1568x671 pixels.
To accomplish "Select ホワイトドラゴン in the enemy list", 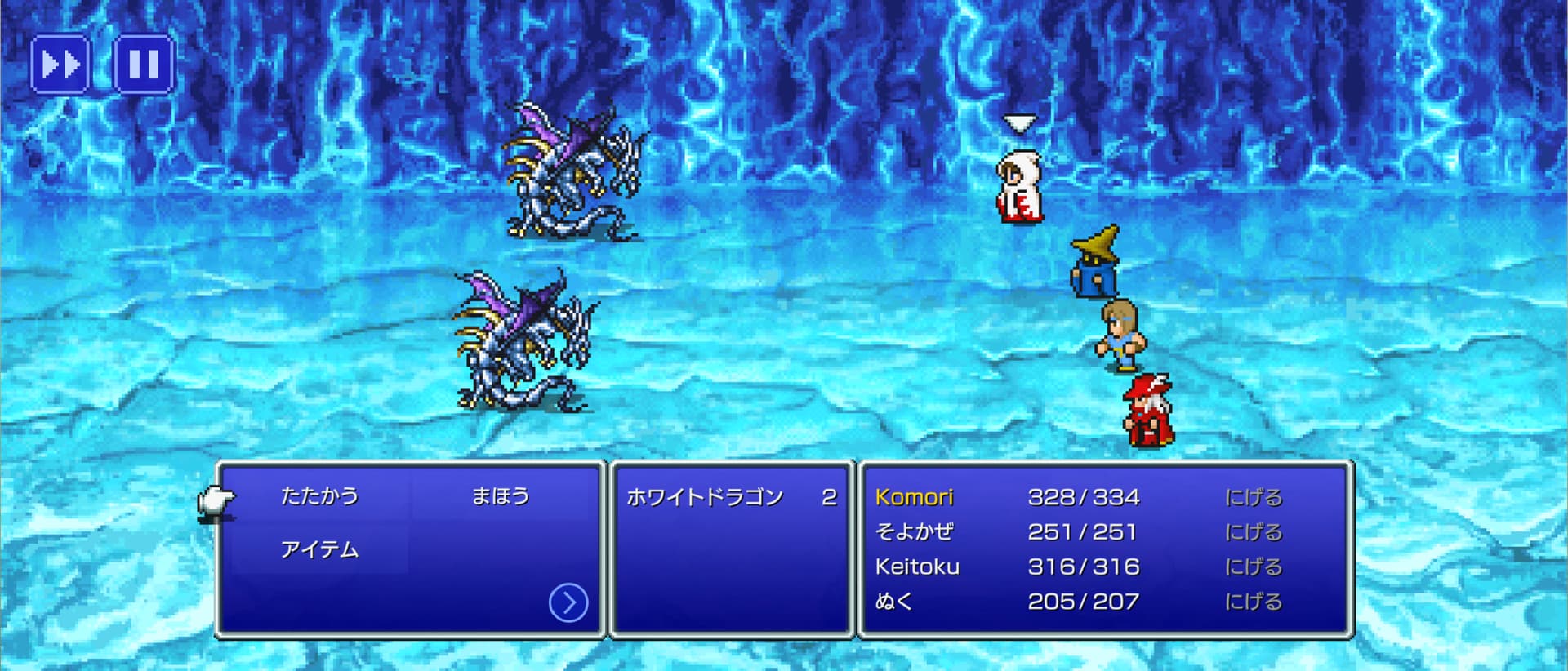I will [705, 497].
